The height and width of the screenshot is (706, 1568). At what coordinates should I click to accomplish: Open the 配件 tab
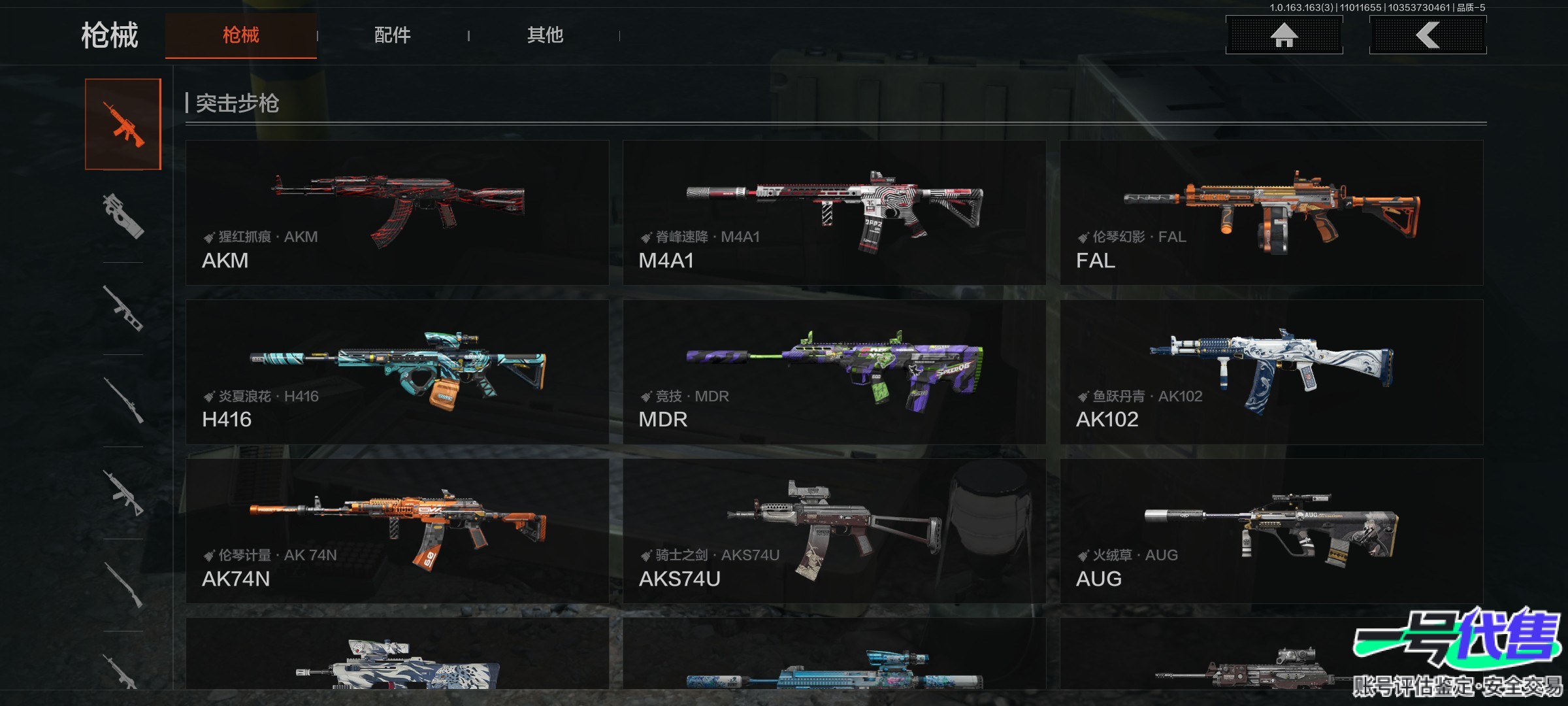click(x=392, y=35)
